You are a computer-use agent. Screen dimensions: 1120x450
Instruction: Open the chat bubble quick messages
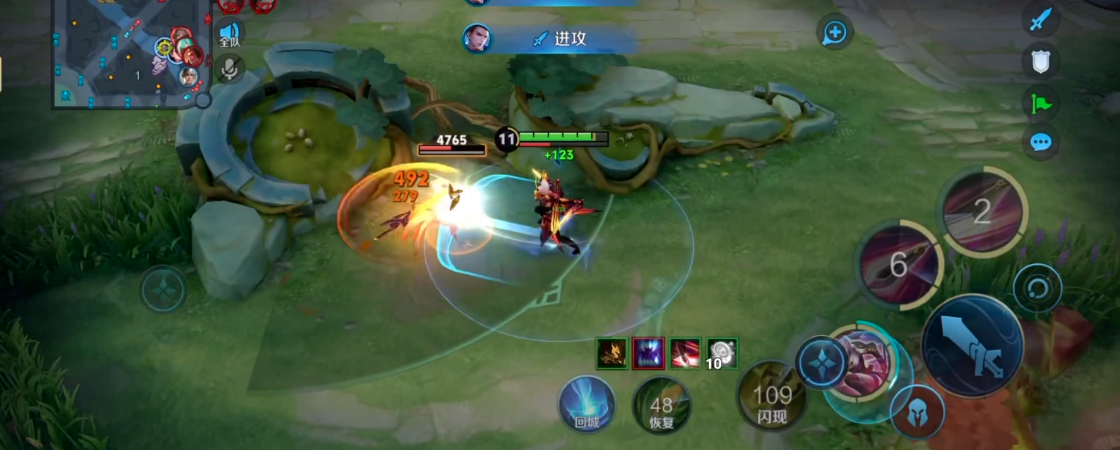point(1041,142)
